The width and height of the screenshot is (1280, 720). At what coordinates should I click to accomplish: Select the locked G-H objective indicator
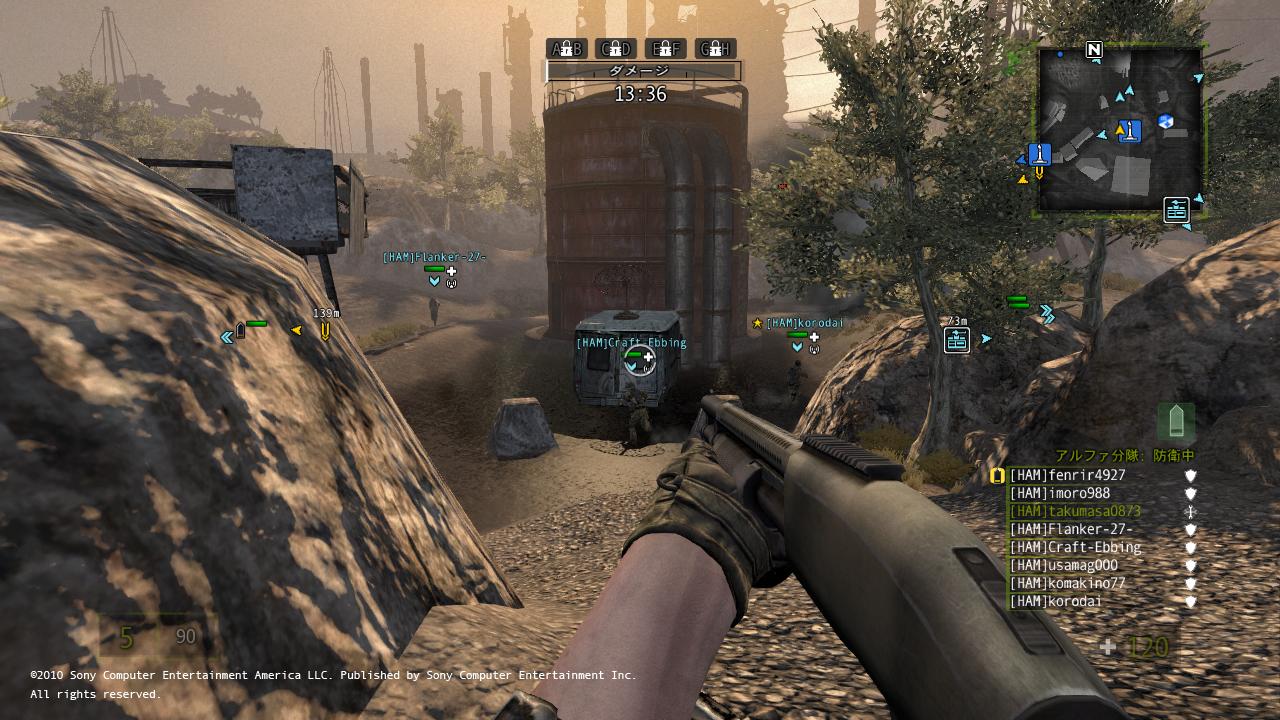pos(715,48)
